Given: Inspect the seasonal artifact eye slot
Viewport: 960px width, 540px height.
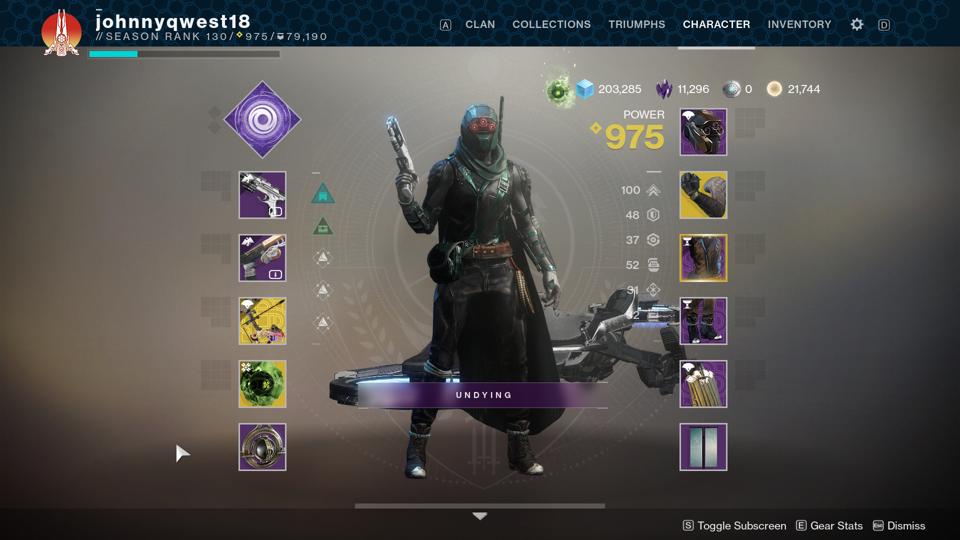Looking at the screenshot, I should (262, 447).
